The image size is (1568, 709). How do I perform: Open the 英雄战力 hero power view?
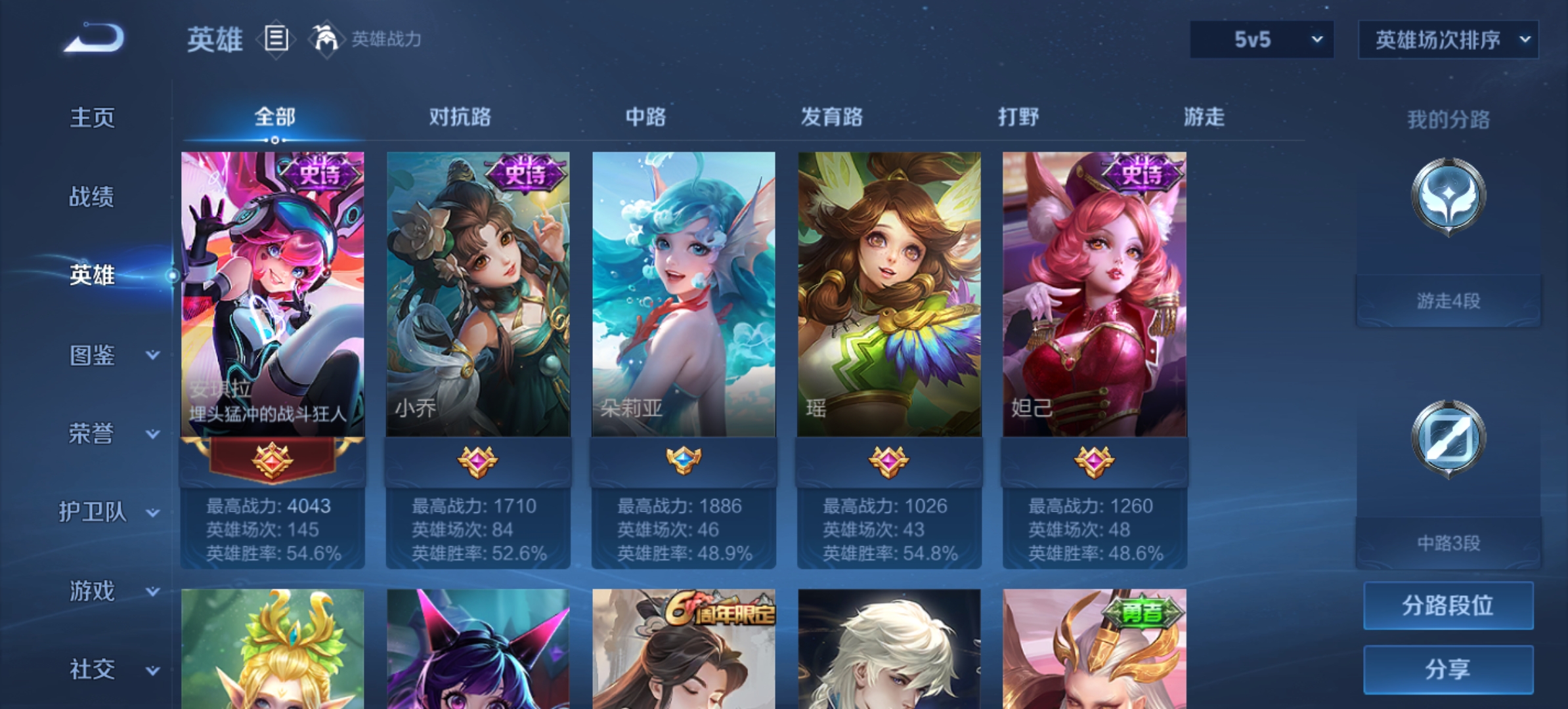tap(369, 39)
